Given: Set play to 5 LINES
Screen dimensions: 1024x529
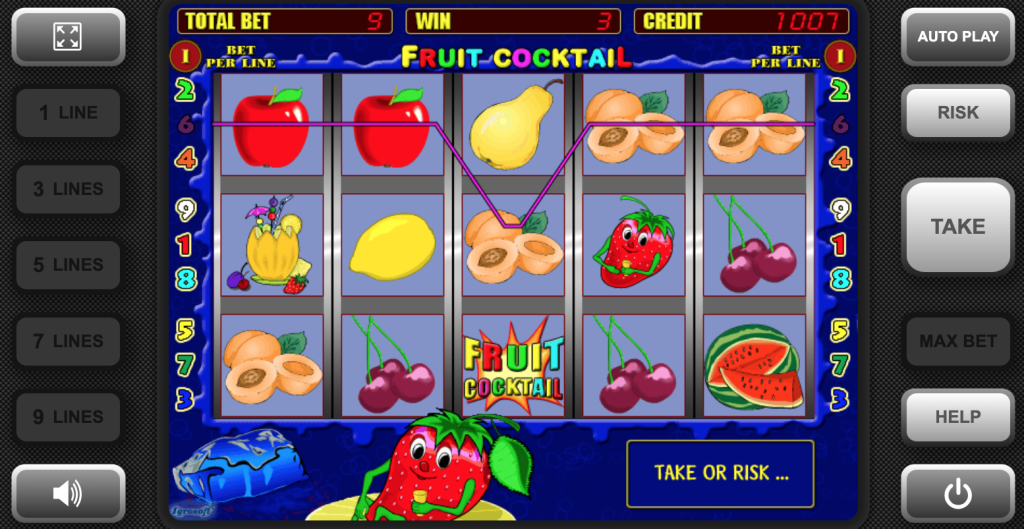Looking at the screenshot, I should (68, 265).
